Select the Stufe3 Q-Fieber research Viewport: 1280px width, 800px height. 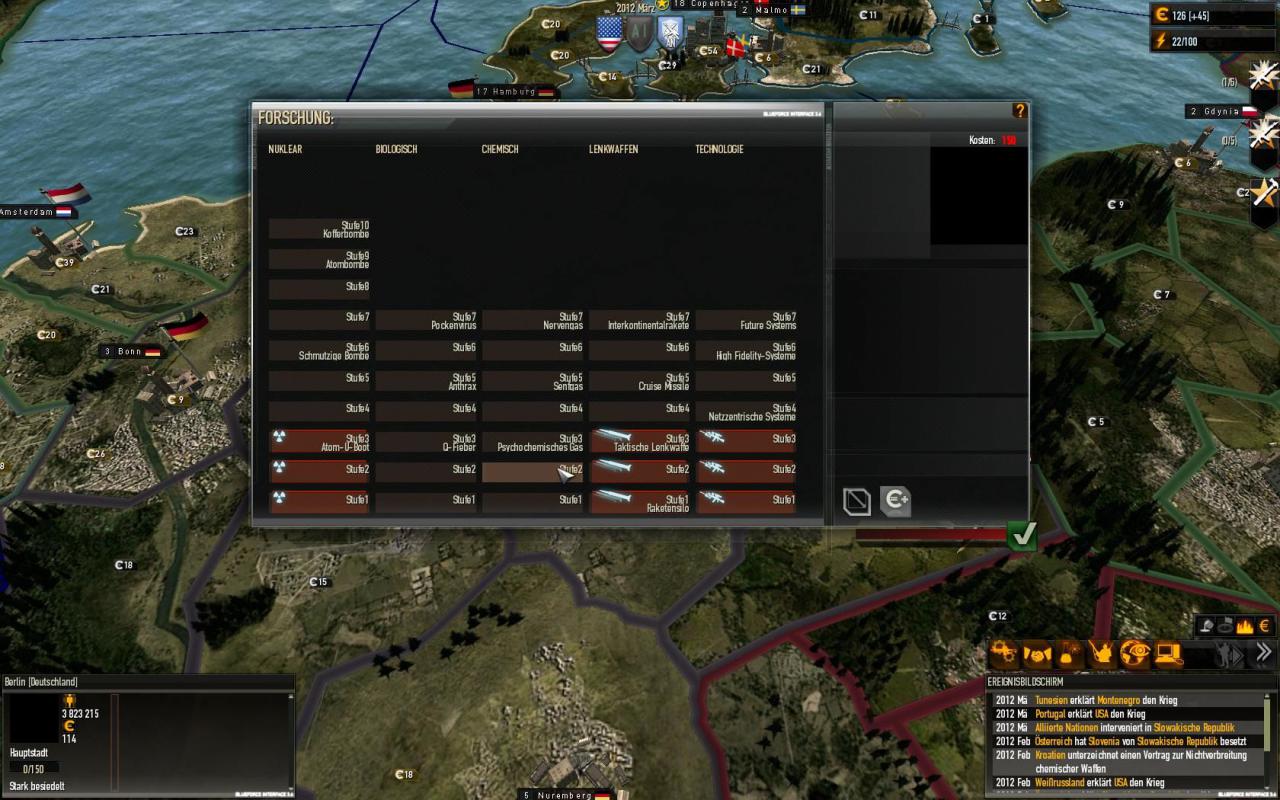[x=426, y=442]
